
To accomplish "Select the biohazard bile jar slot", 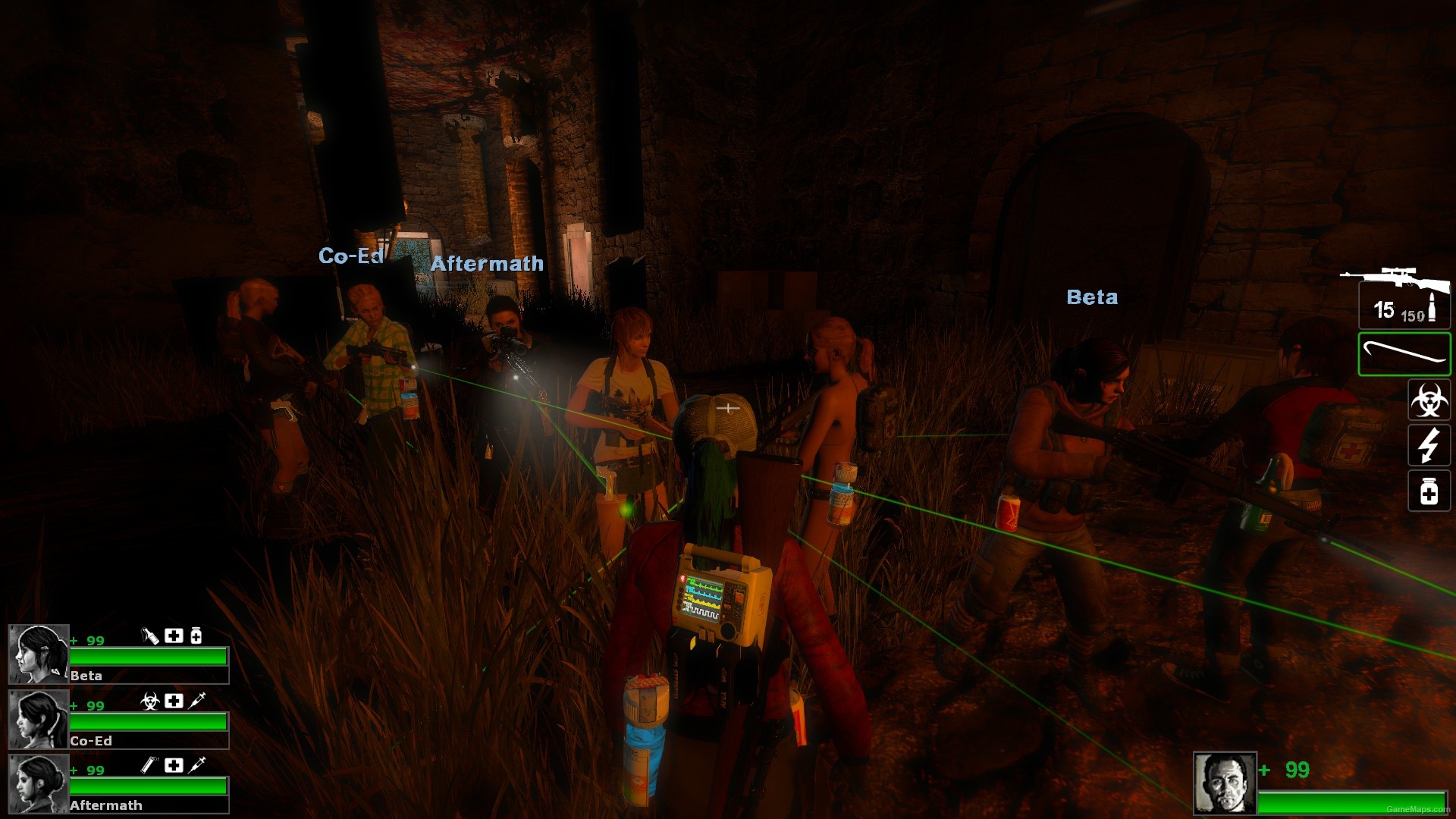I will 1429,400.
